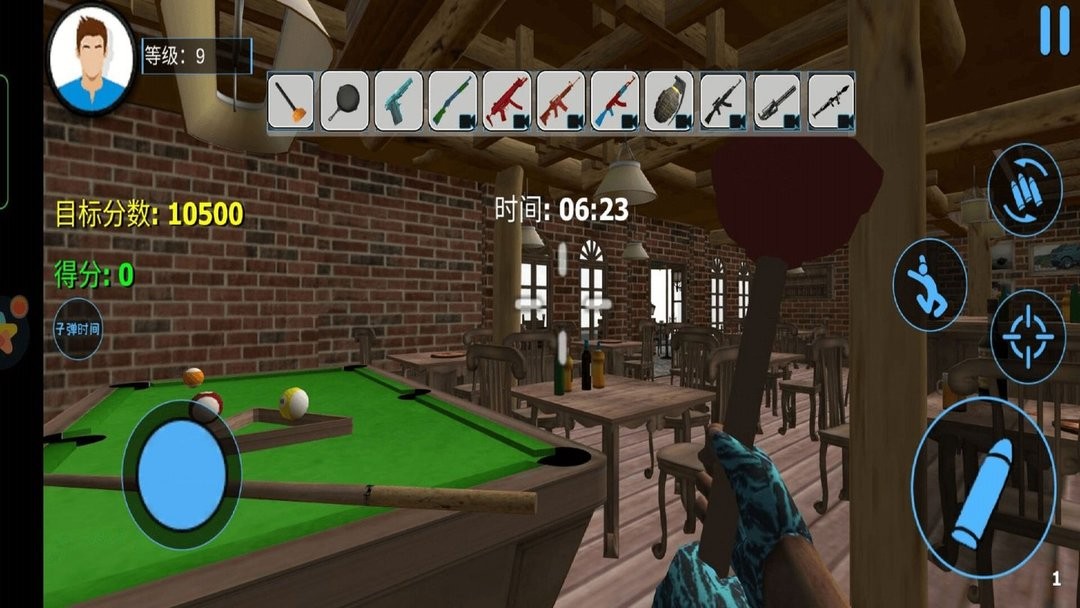The width and height of the screenshot is (1080, 608).
Task: Select the plunger weapon slot
Action: (x=291, y=101)
